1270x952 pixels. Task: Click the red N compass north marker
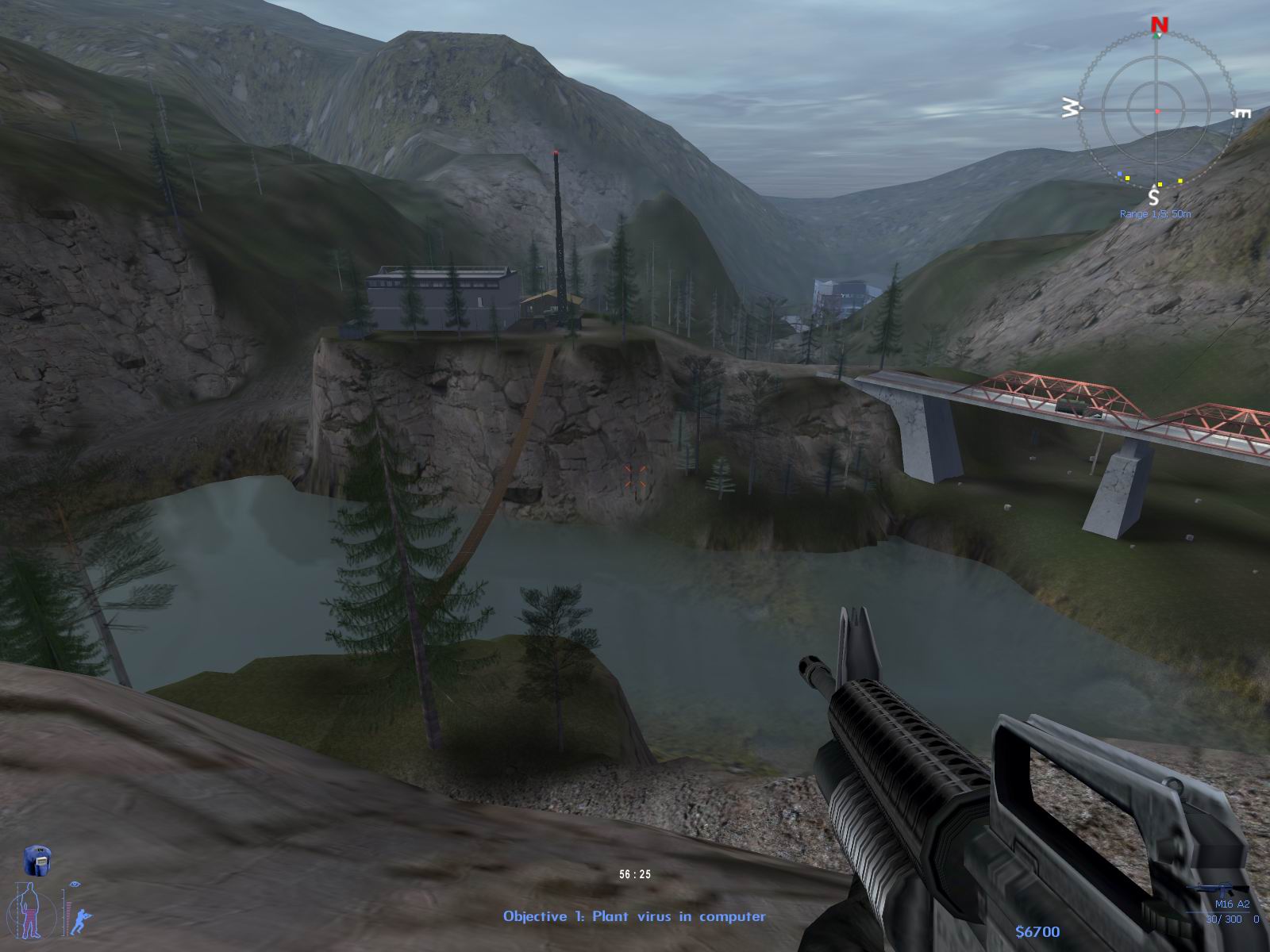(1159, 24)
